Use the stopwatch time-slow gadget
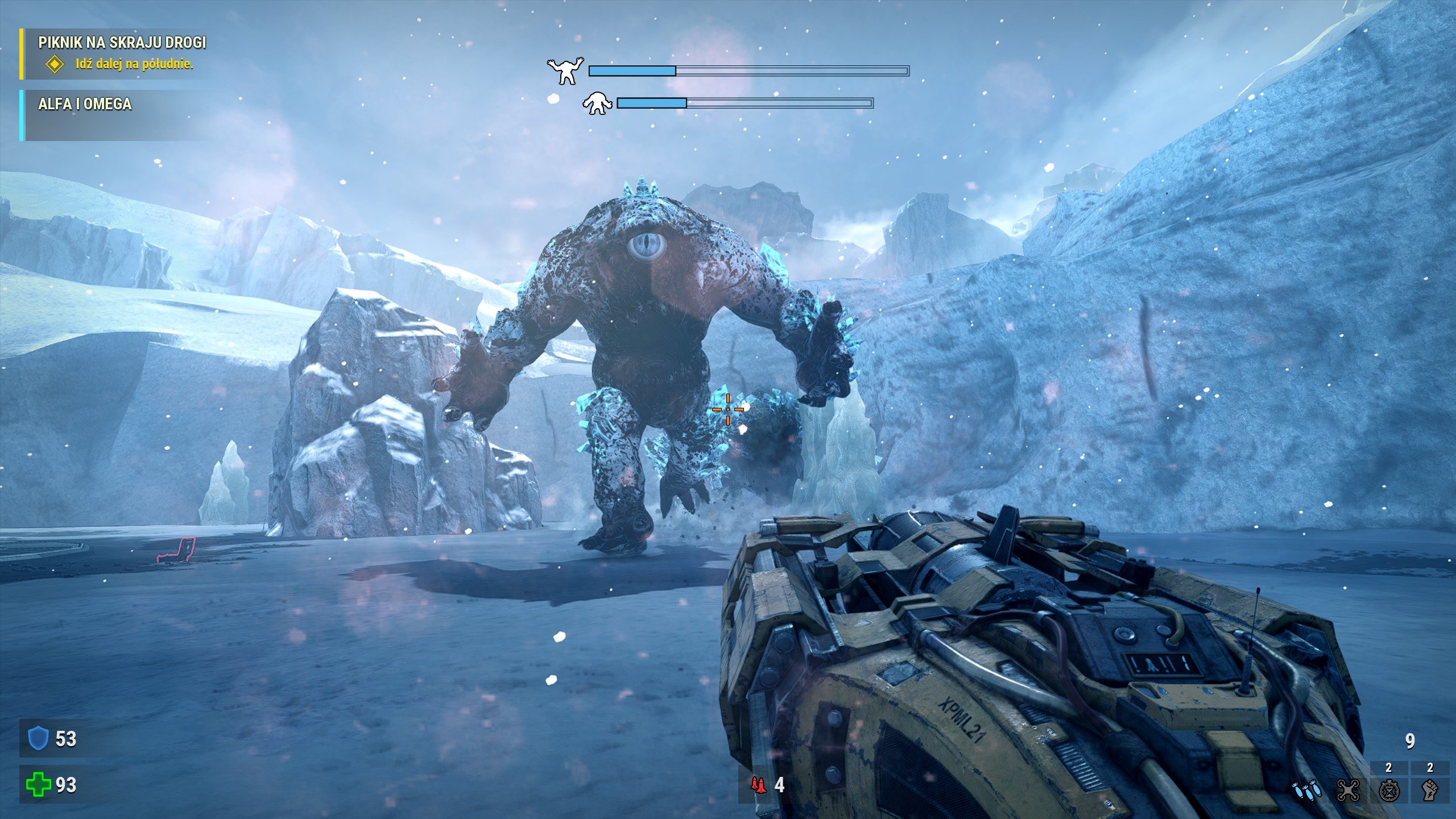This screenshot has height=819, width=1456. click(1389, 791)
